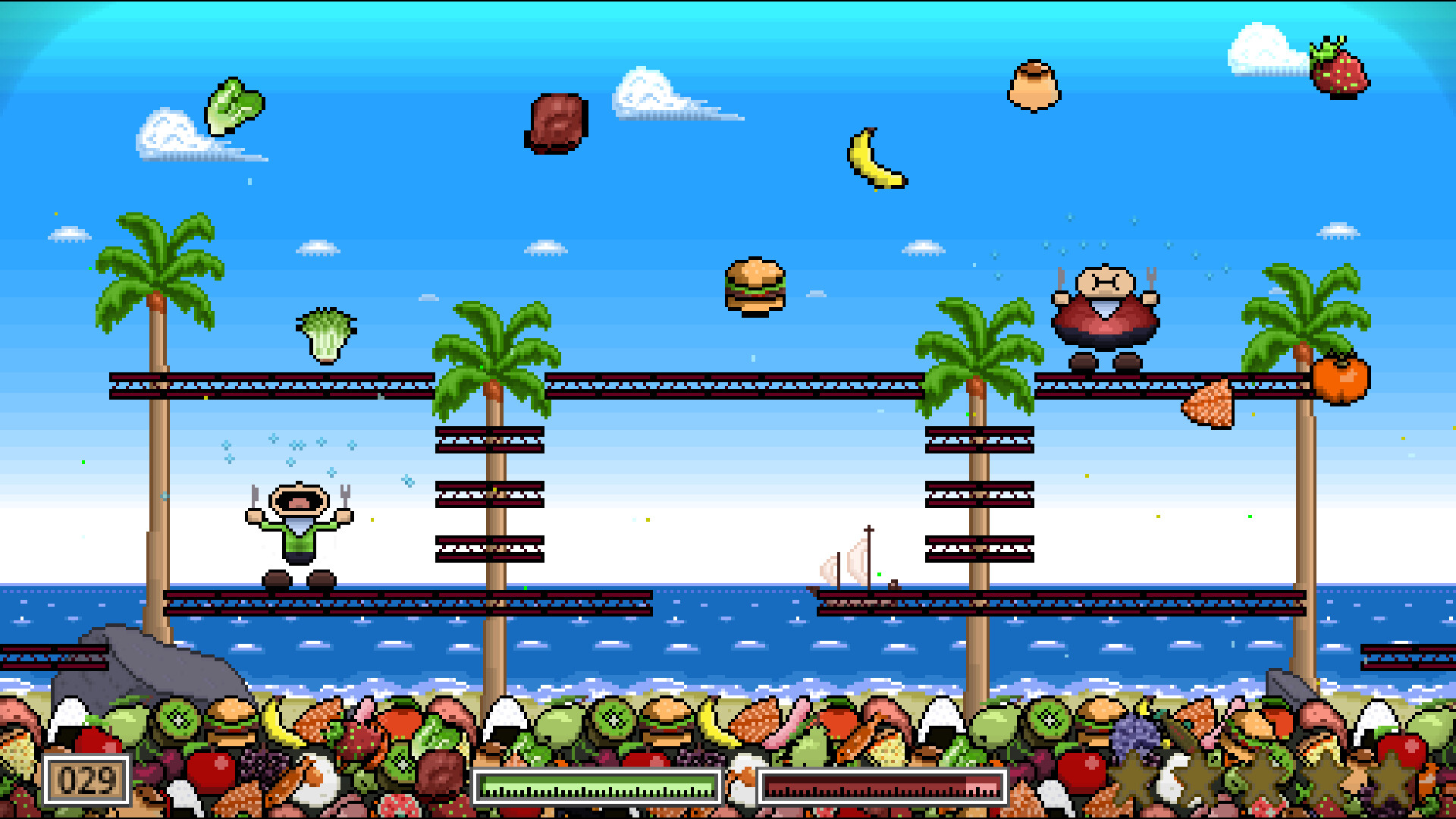Image resolution: width=1456 pixels, height=819 pixels.
Task: Select the banana floating near the top
Action: coord(876,159)
